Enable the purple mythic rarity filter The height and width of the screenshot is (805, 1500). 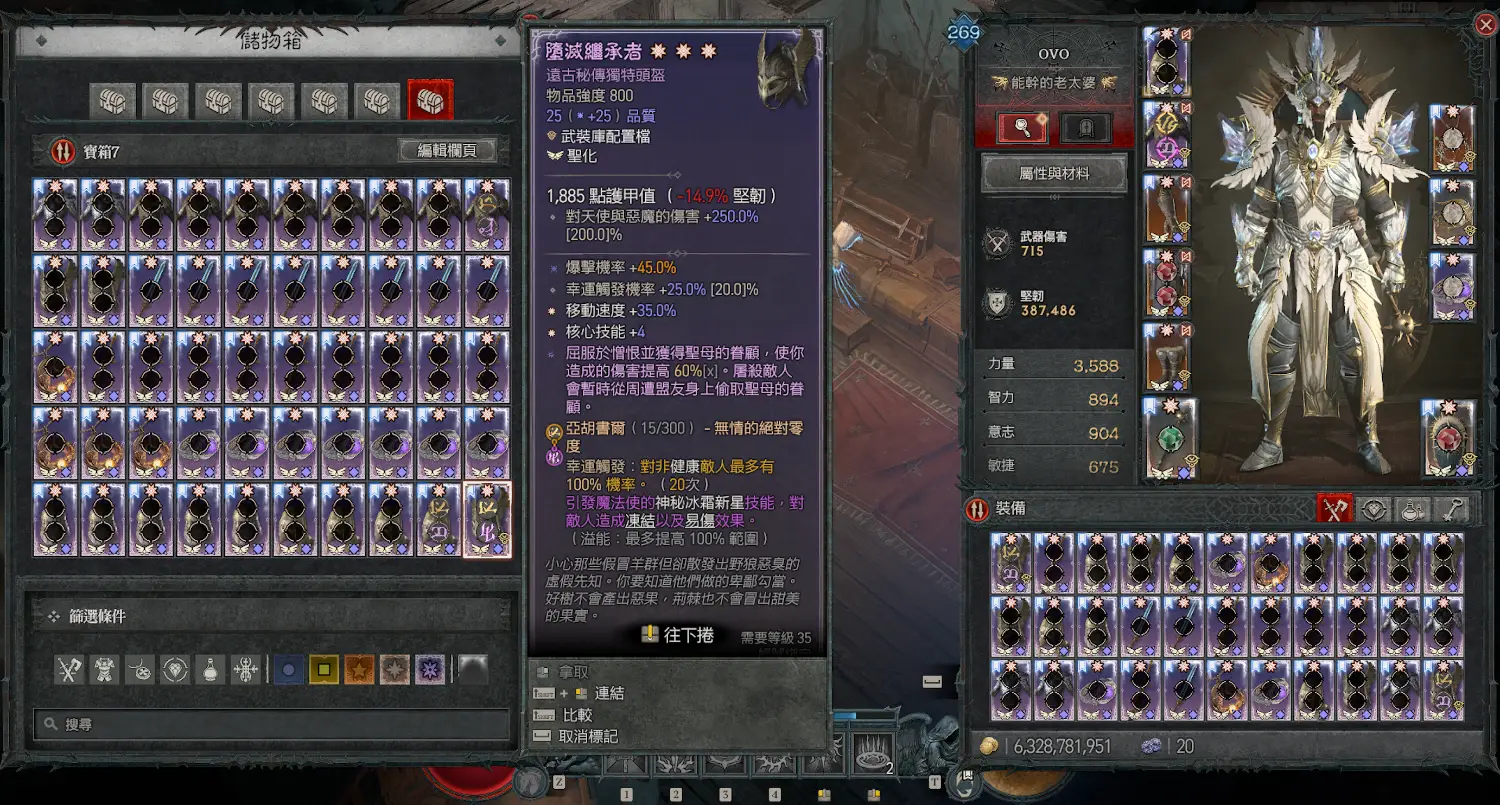click(430, 669)
